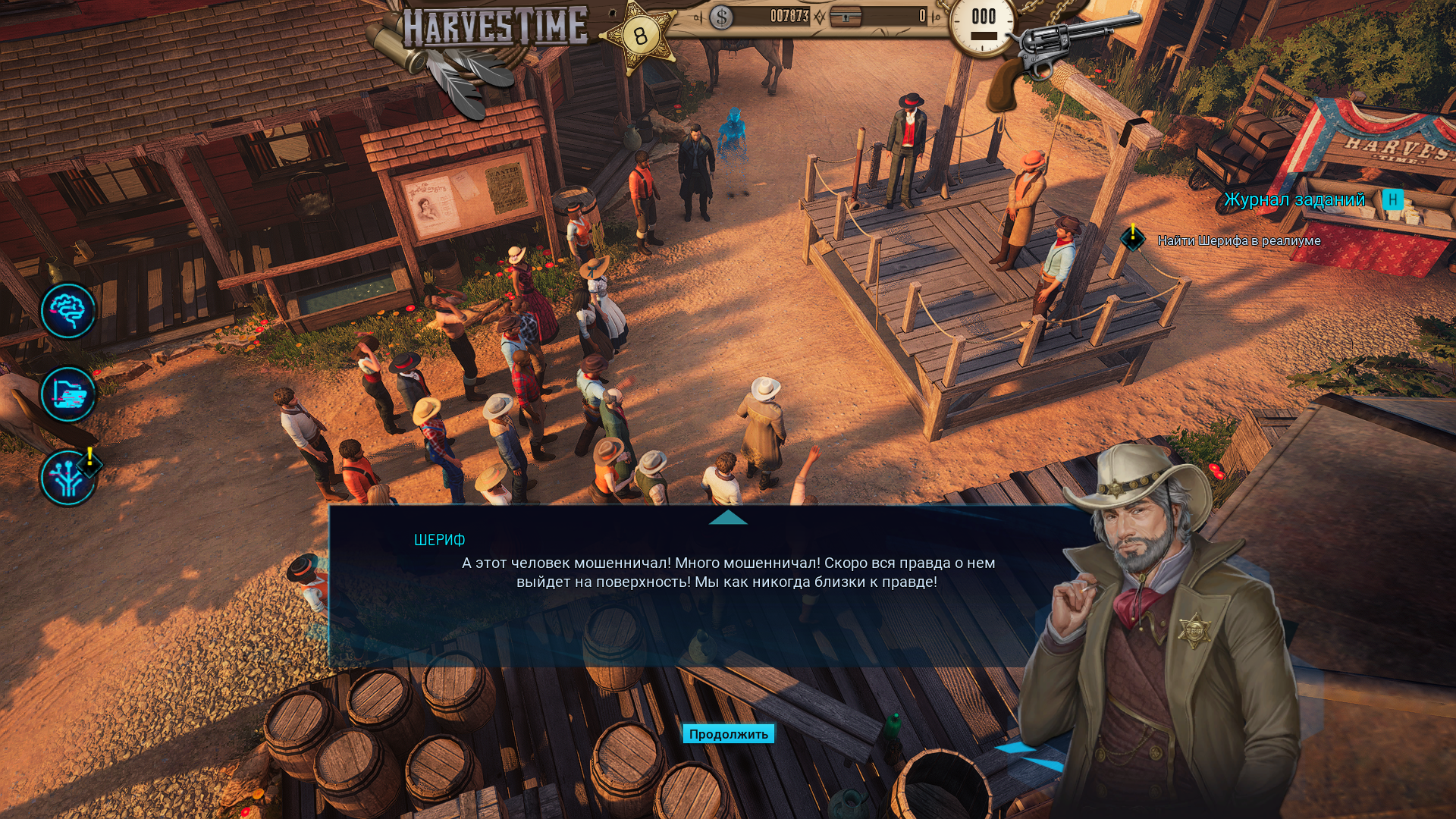
Task: Expand the dialogue box with the arrow
Action: click(728, 518)
